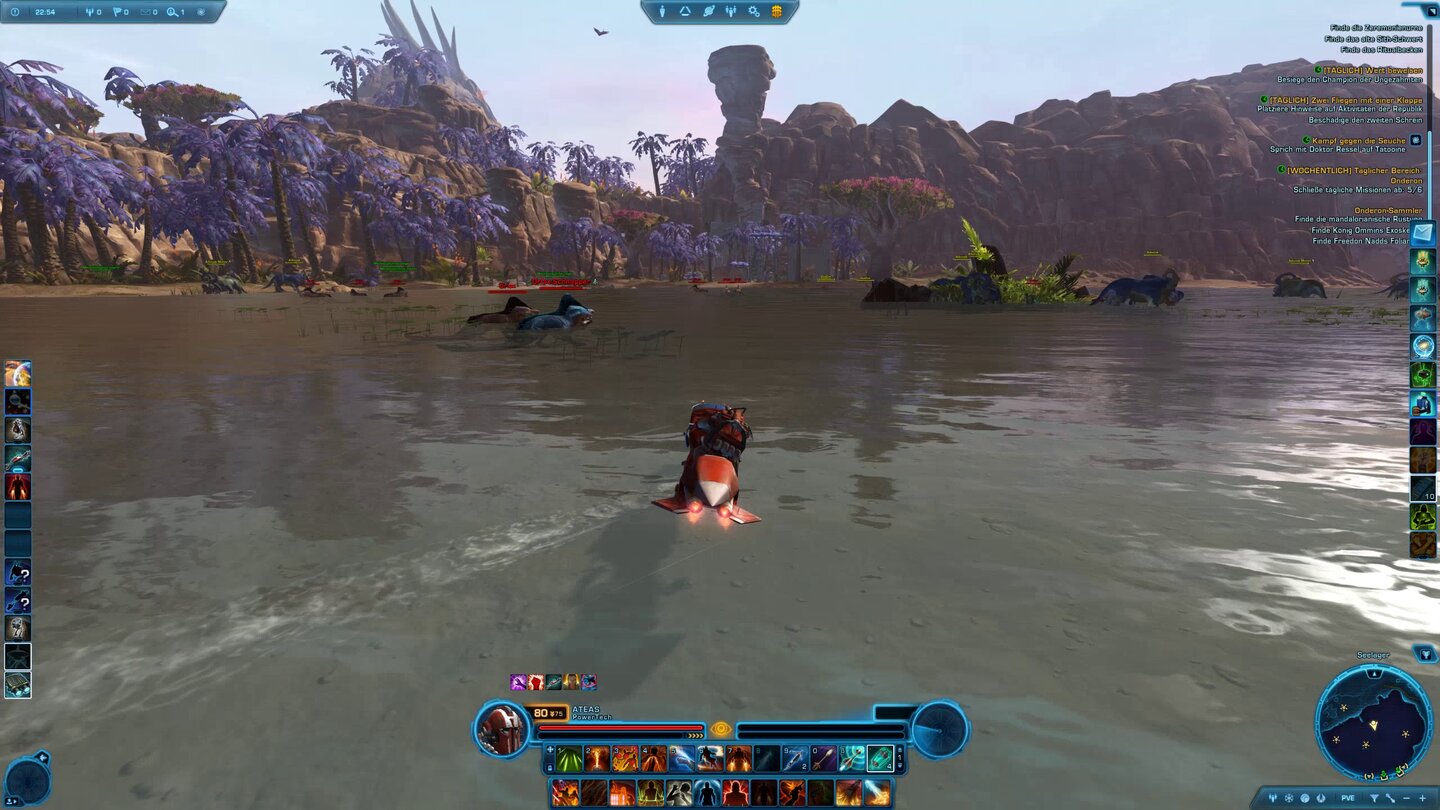Lock the quickbar with the padlock icon

tap(551, 767)
